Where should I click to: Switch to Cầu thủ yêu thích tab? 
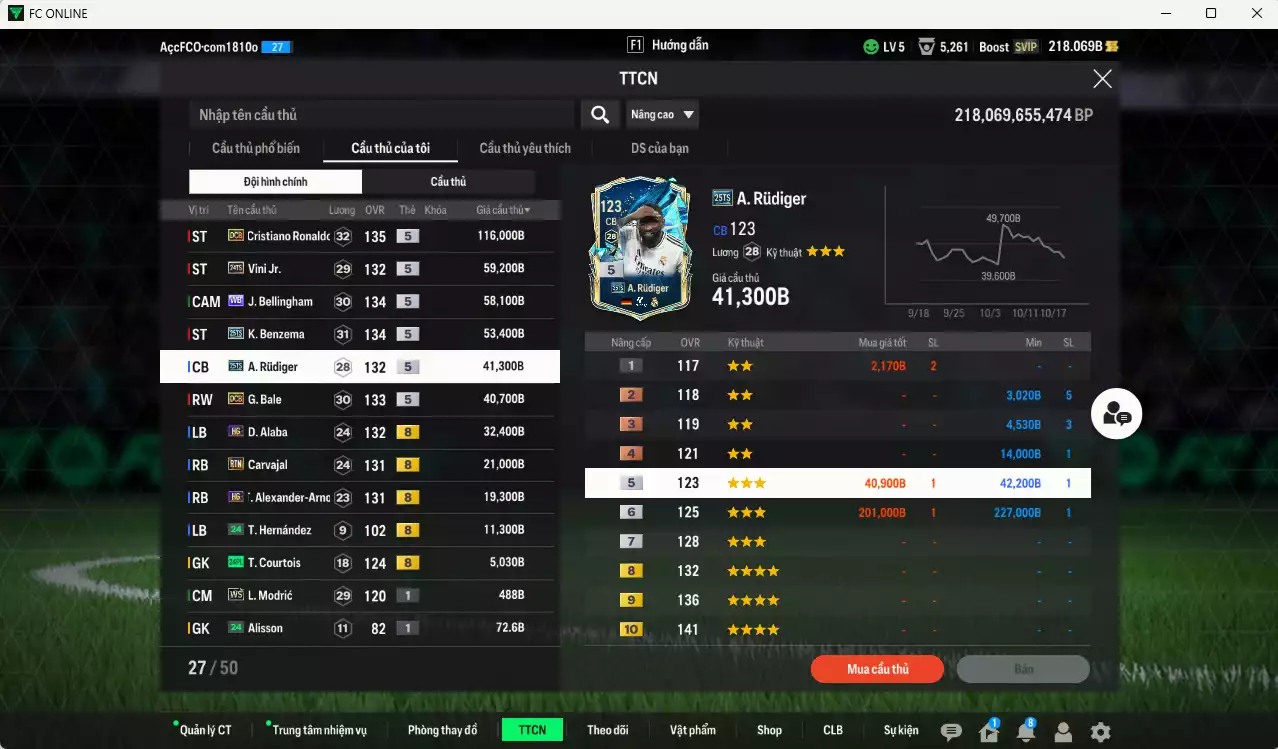525,149
